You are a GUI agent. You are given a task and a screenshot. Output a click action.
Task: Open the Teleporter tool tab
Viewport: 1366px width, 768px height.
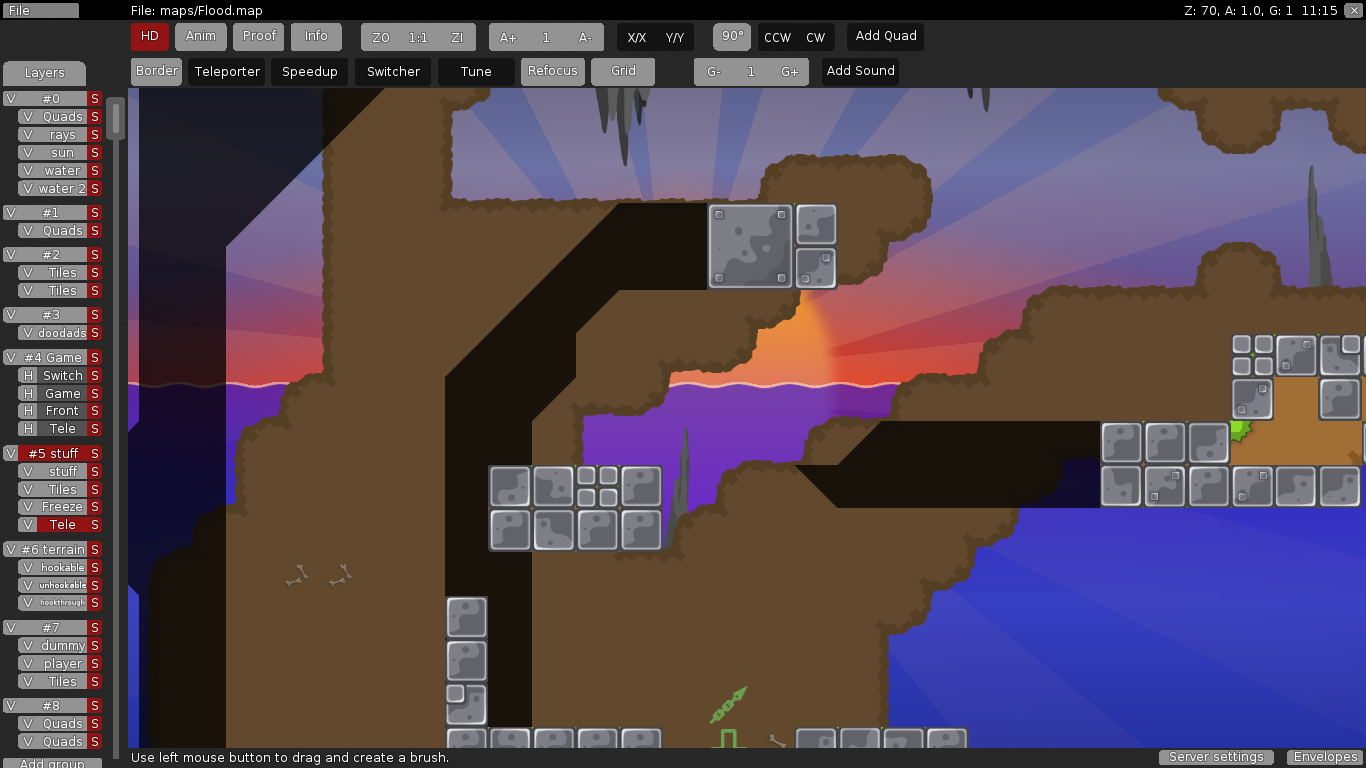[x=226, y=71]
